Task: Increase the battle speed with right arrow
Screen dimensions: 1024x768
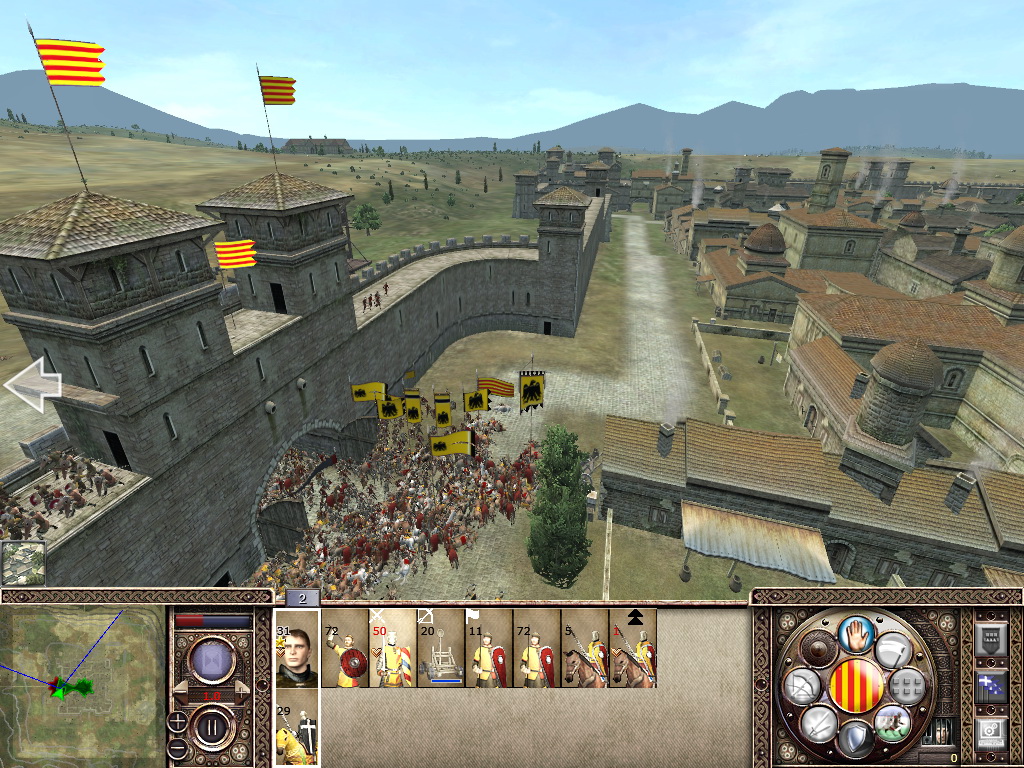Action: tap(243, 693)
